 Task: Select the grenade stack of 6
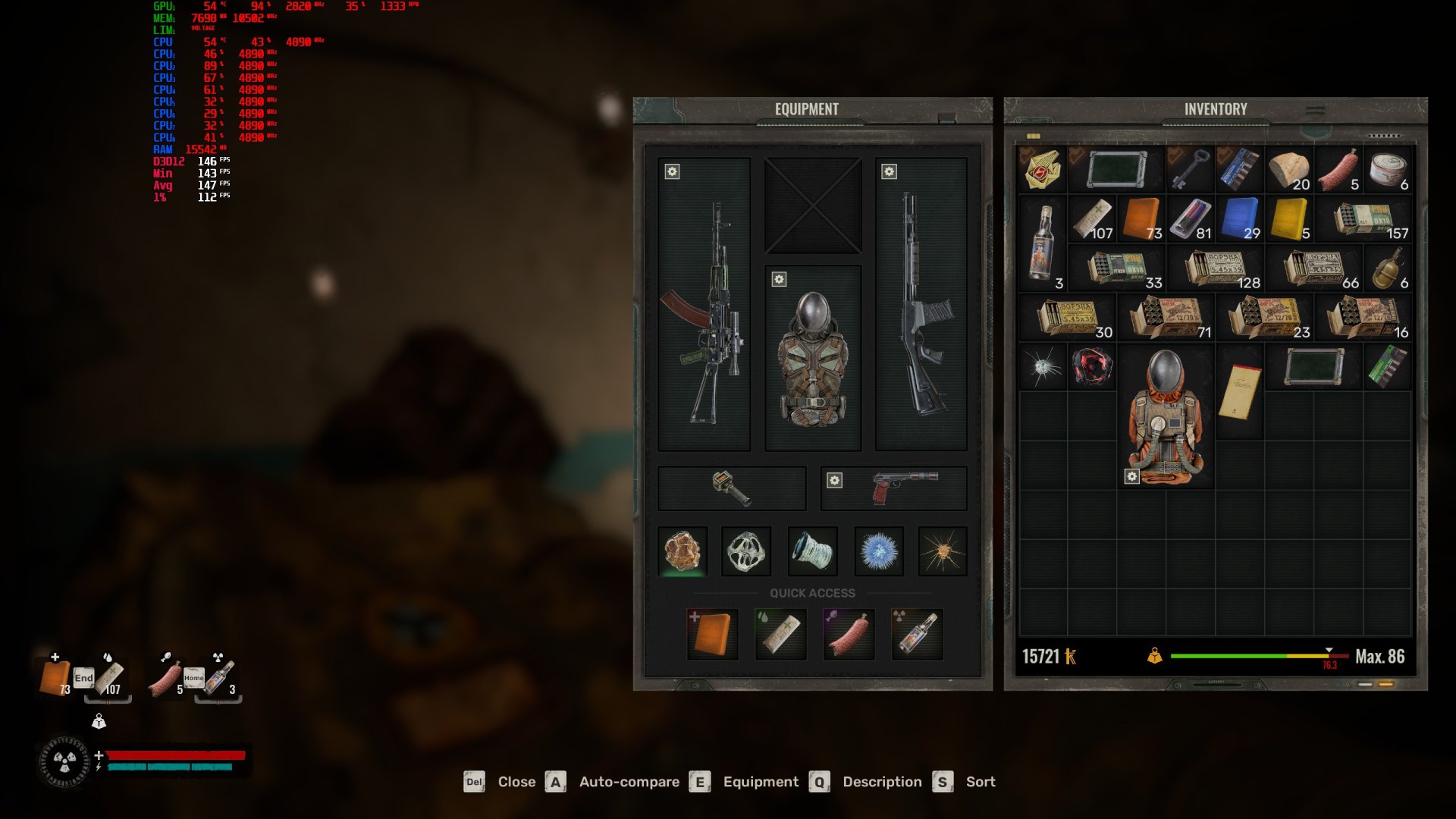[1388, 268]
